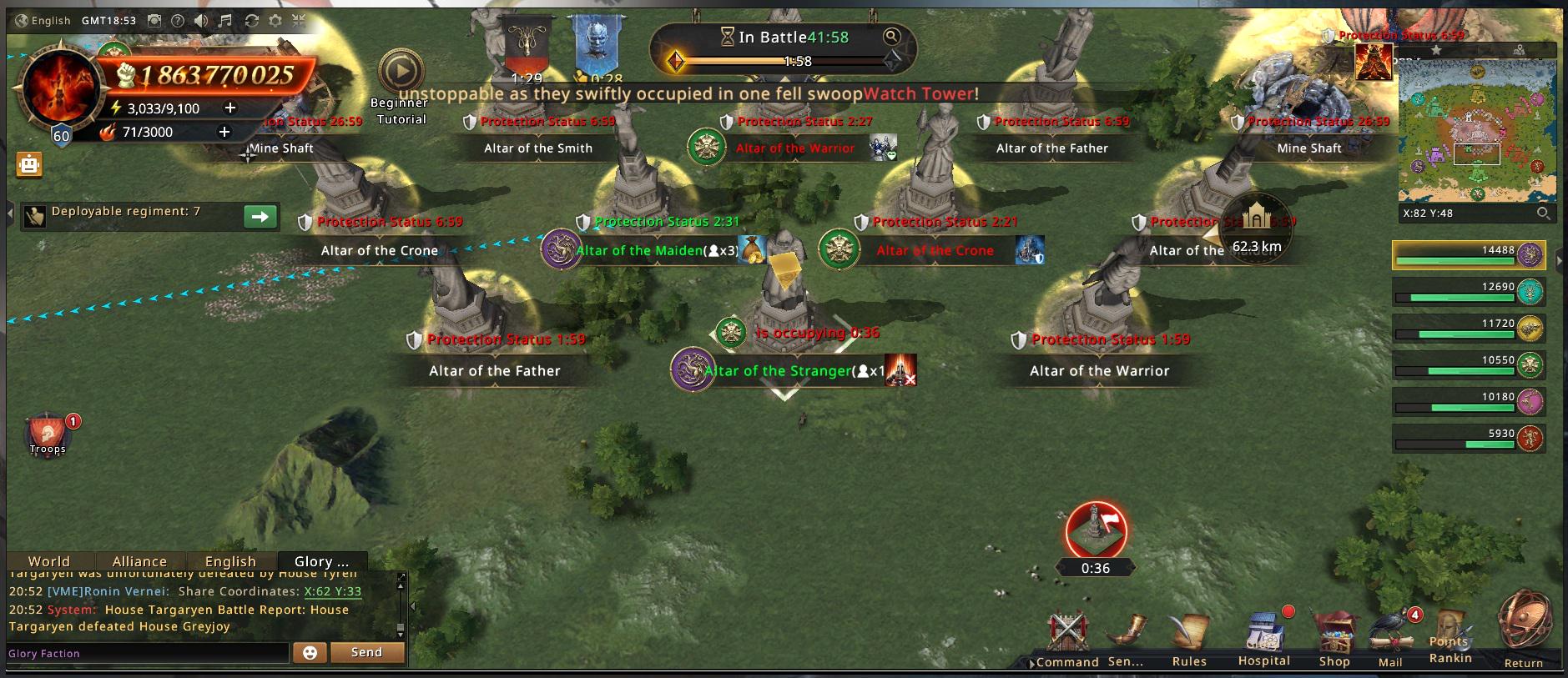Visit the Hospital
1568x678 pixels.
[1263, 638]
